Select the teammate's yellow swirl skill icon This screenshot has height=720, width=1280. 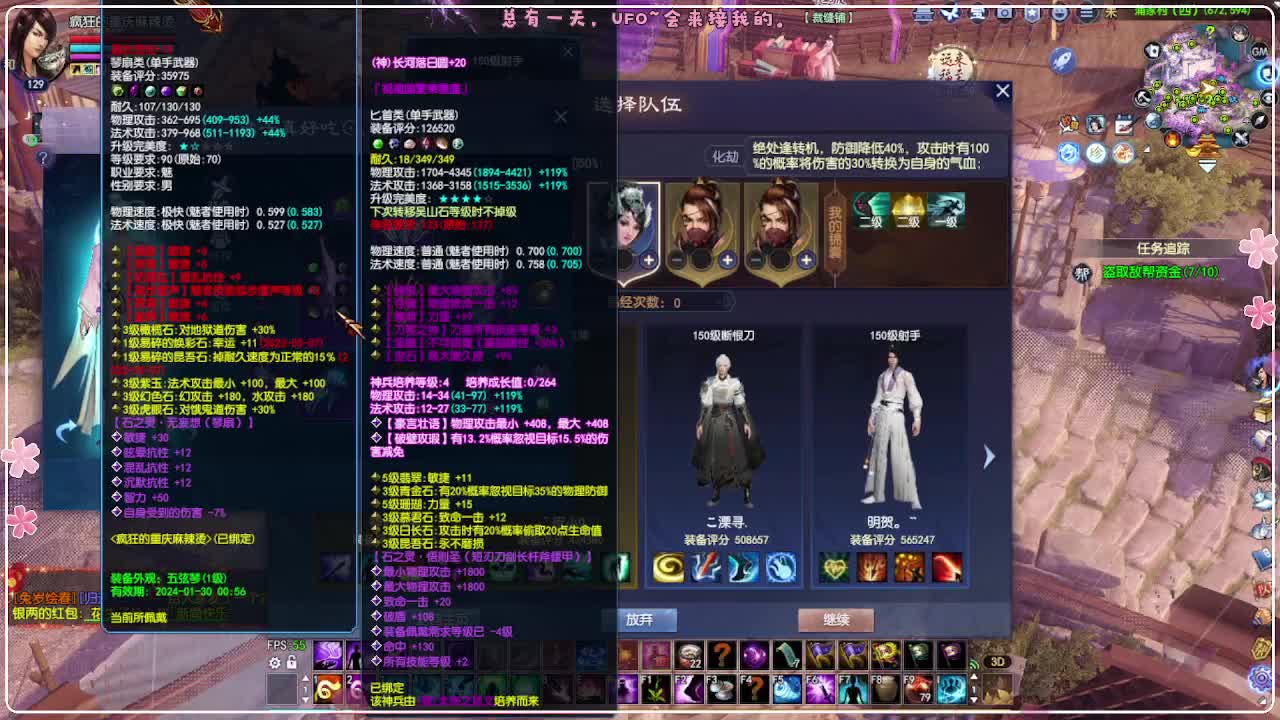tap(669, 568)
